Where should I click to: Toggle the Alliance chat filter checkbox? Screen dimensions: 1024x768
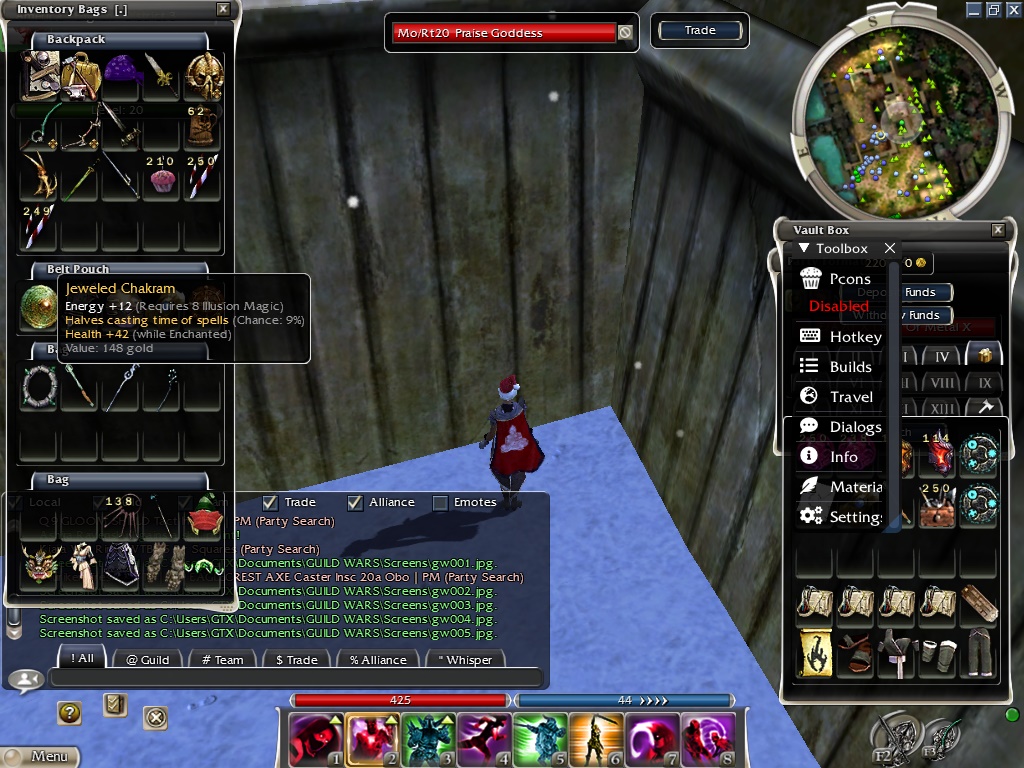(x=355, y=503)
